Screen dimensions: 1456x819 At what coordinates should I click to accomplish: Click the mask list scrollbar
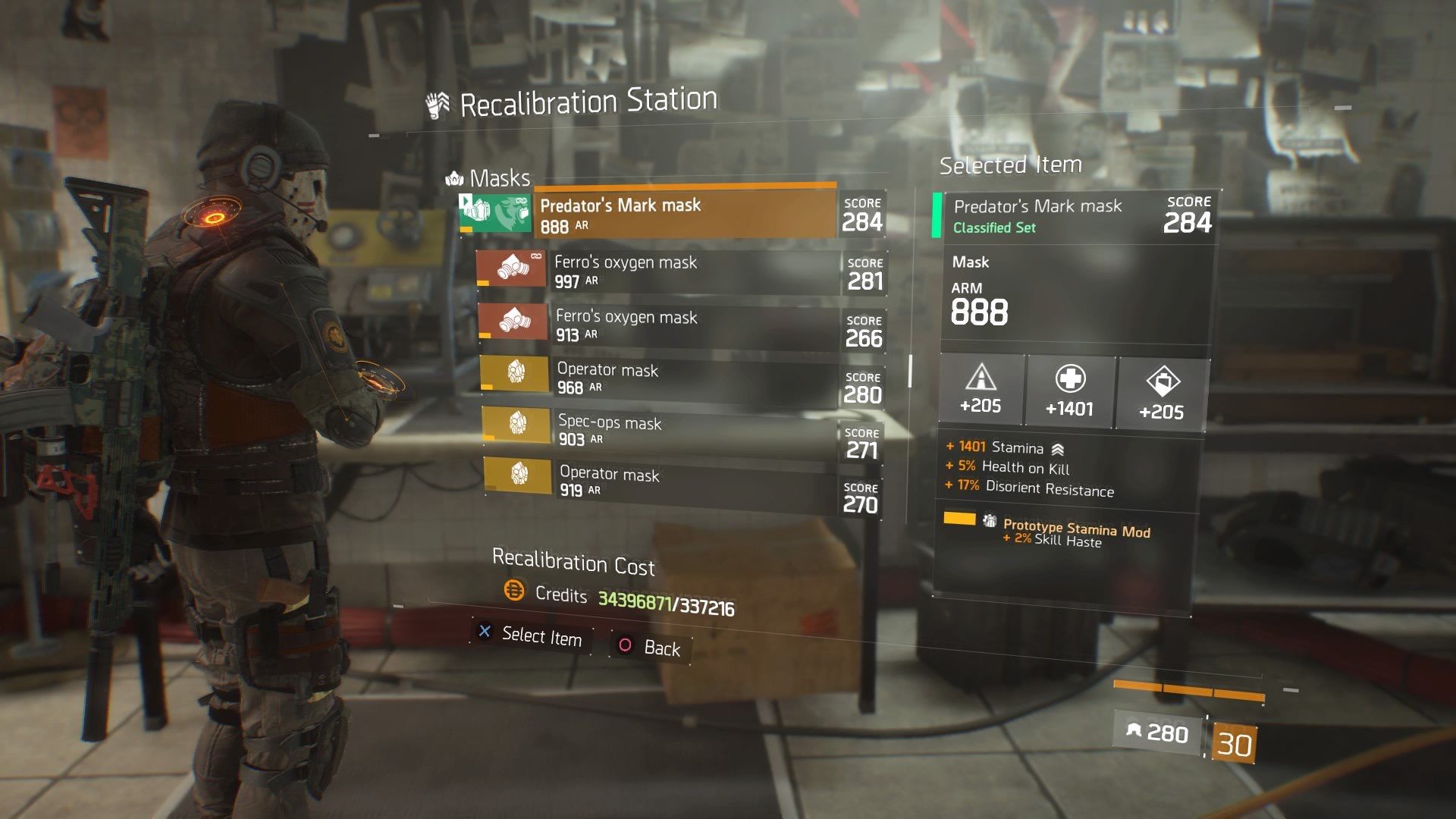910,370
